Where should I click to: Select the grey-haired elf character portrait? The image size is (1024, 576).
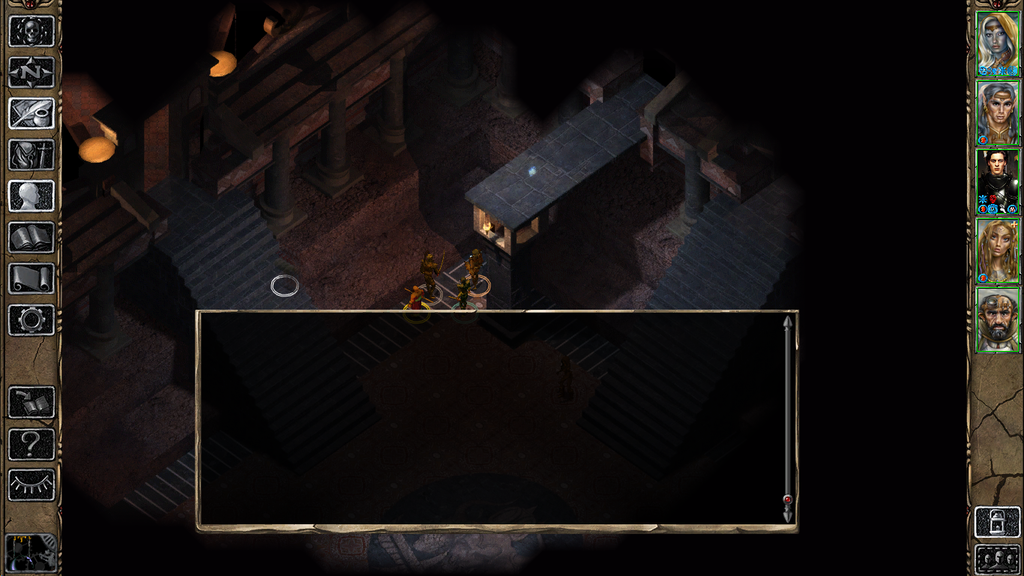pos(997,113)
